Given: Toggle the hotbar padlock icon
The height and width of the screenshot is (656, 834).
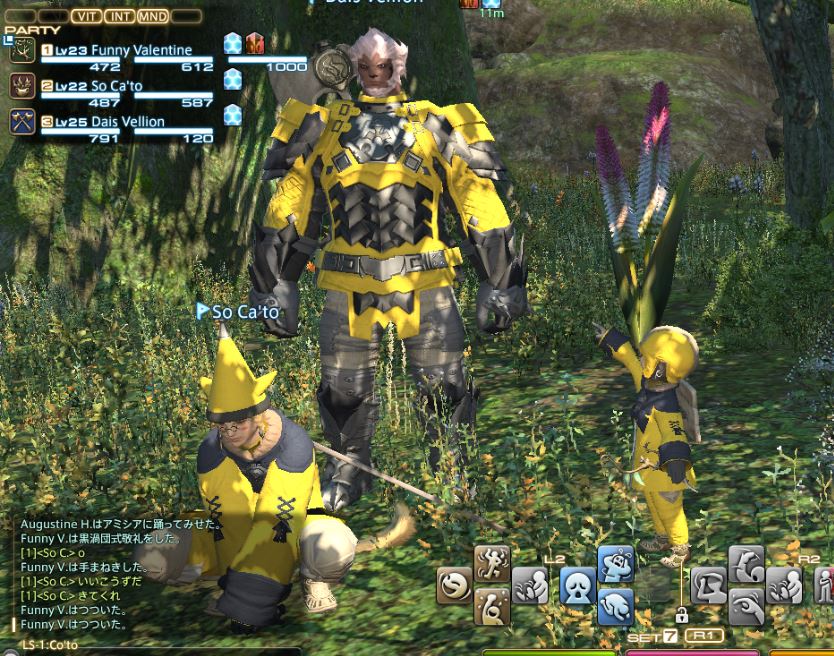Looking at the screenshot, I should (681, 615).
